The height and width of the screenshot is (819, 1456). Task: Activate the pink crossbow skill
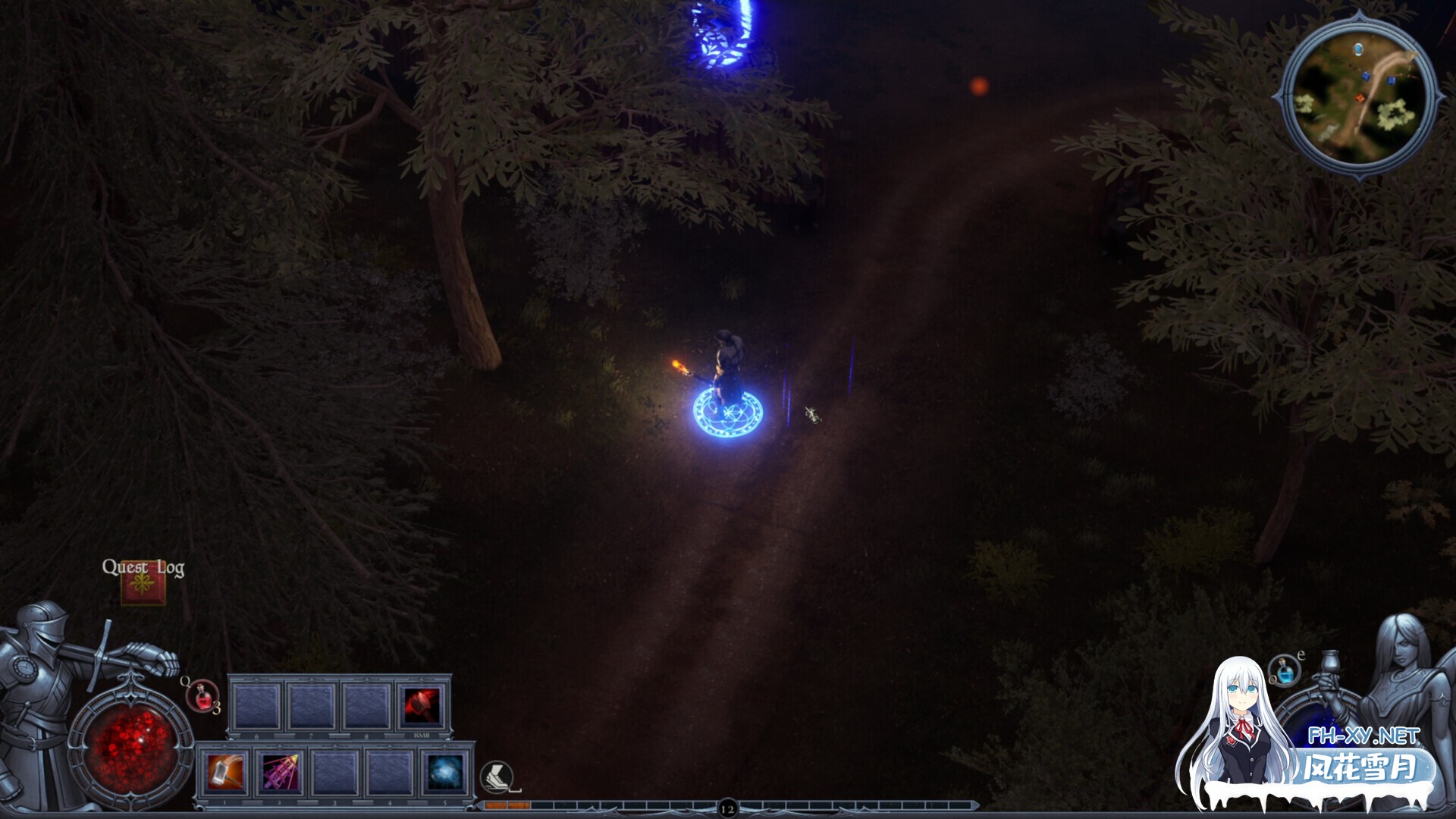pos(280,773)
